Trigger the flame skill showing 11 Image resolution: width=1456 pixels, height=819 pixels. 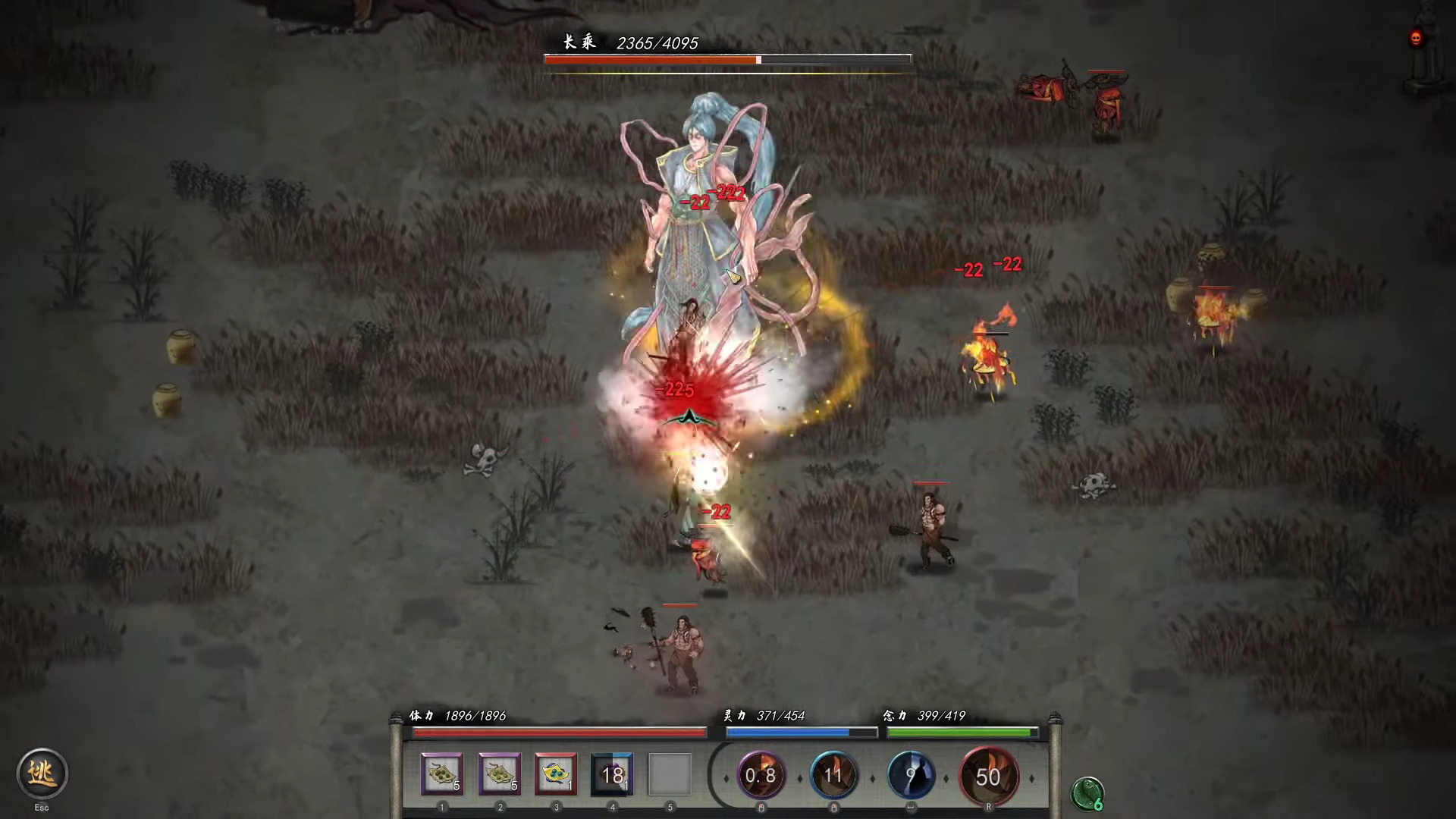(834, 776)
